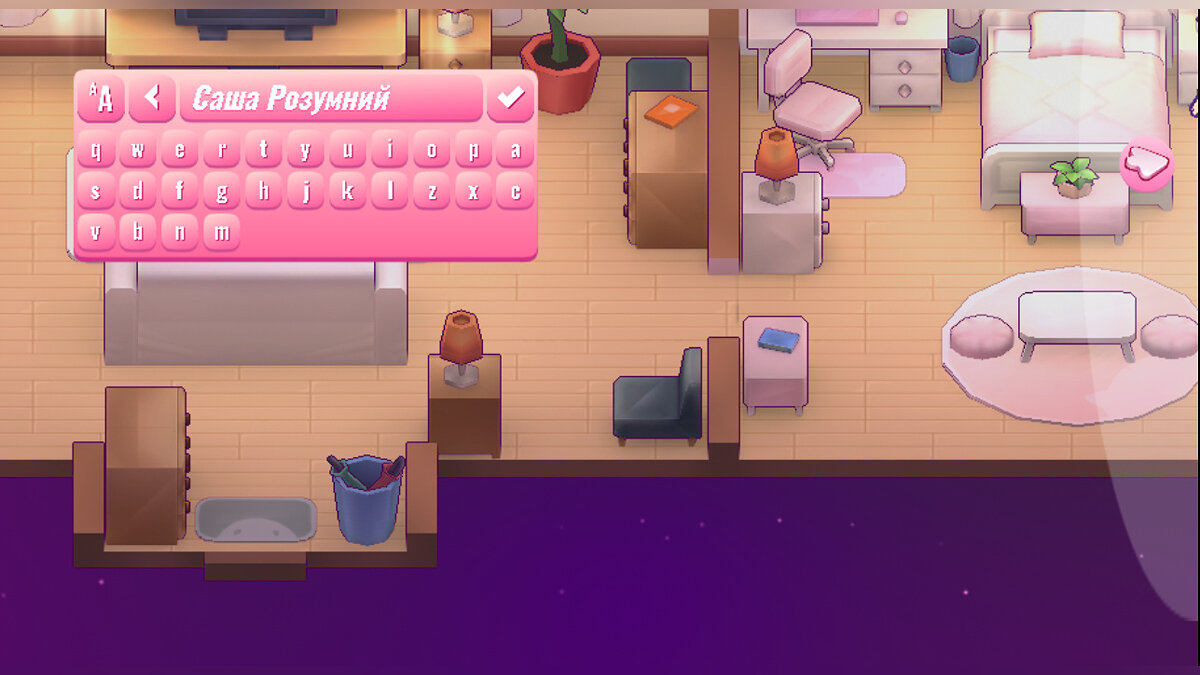Click the s key
The height and width of the screenshot is (675, 1200).
point(96,192)
